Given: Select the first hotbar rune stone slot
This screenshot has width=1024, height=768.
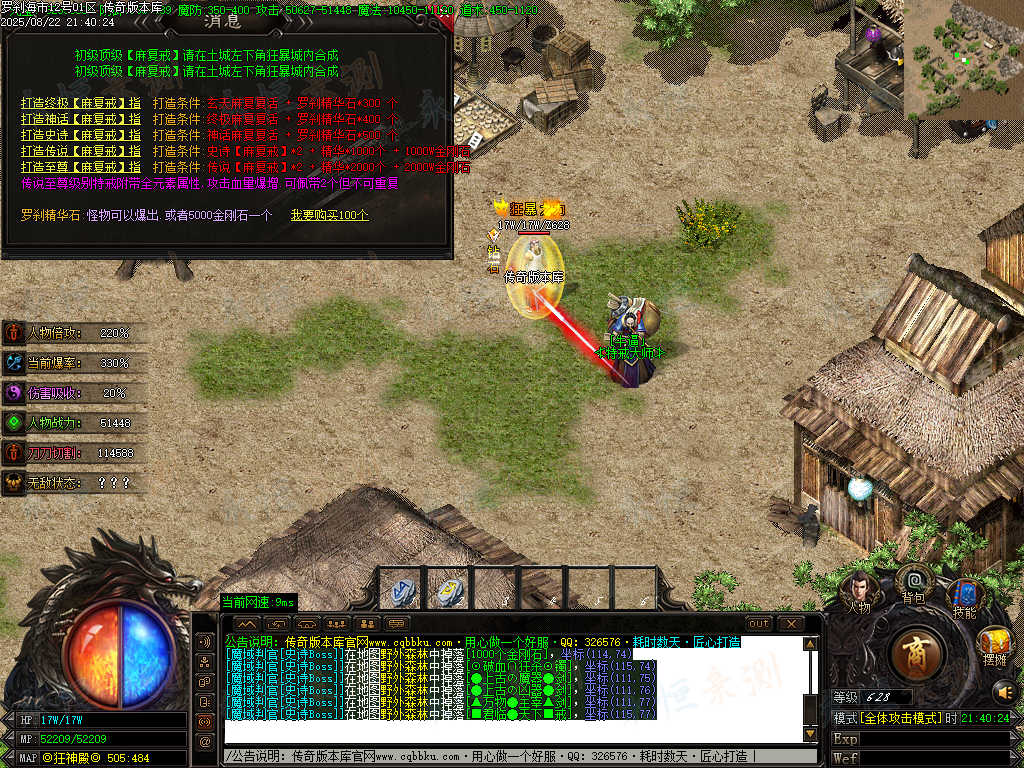Looking at the screenshot, I should coord(403,591).
